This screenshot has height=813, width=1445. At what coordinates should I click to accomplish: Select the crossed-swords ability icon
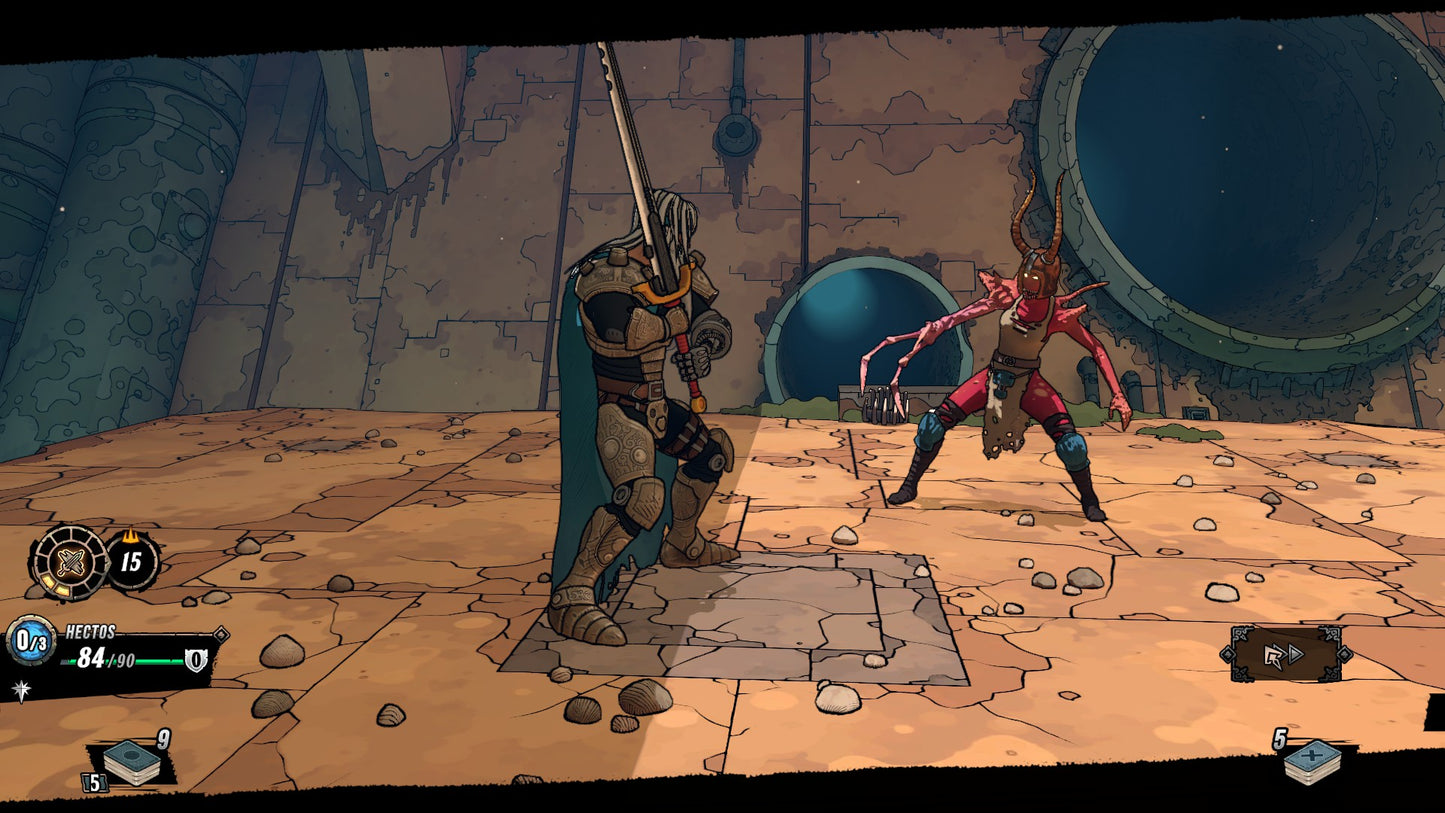point(71,562)
